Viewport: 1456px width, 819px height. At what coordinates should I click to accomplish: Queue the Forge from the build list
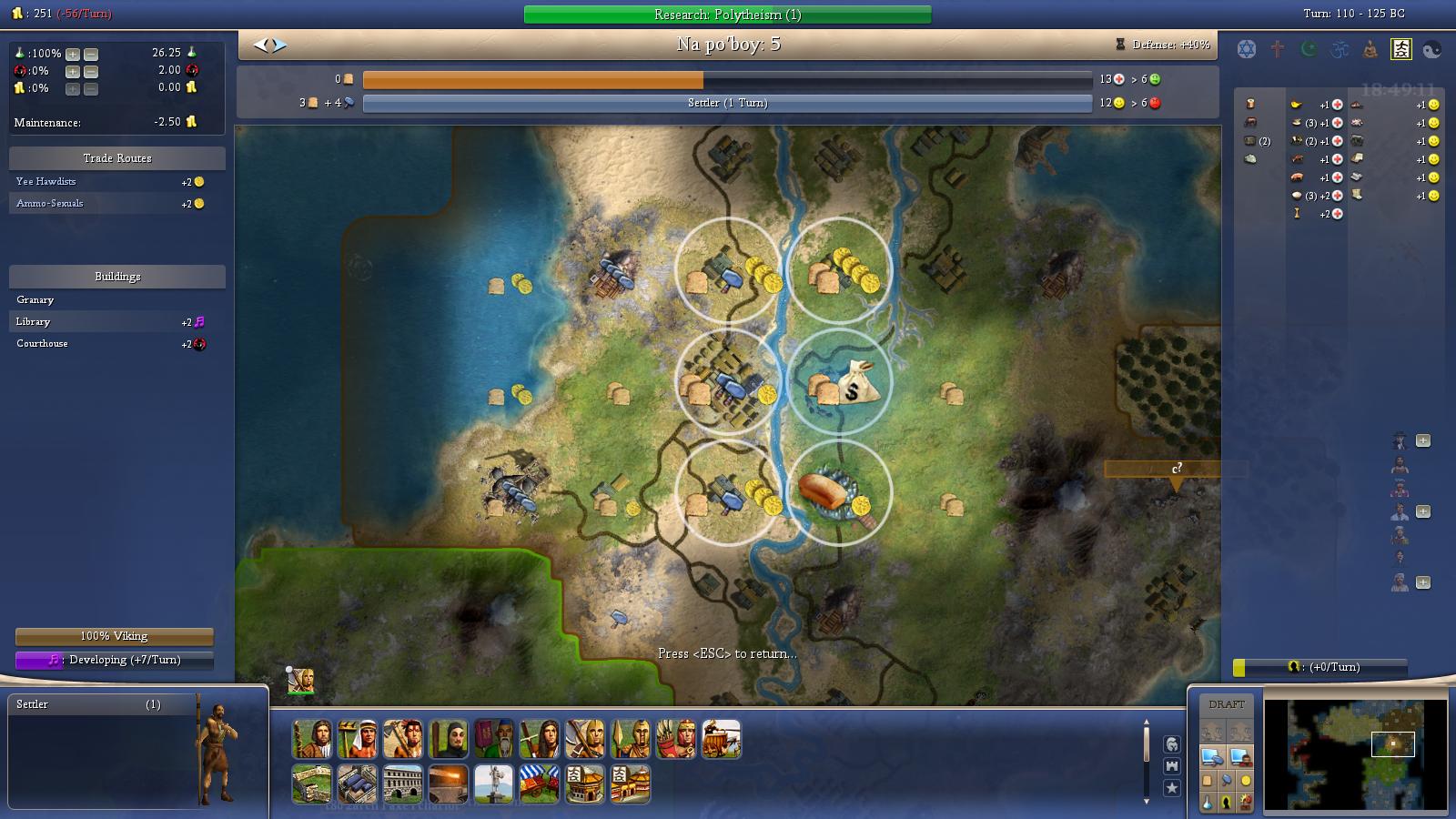pyautogui.click(x=450, y=784)
